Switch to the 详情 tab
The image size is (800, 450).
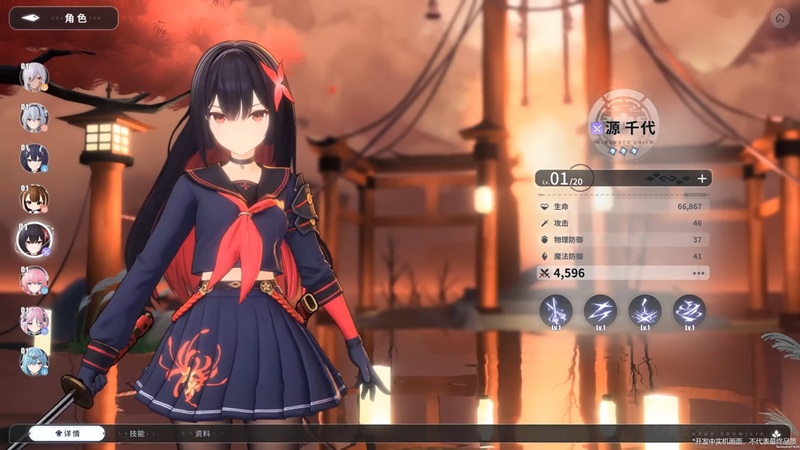point(68,433)
